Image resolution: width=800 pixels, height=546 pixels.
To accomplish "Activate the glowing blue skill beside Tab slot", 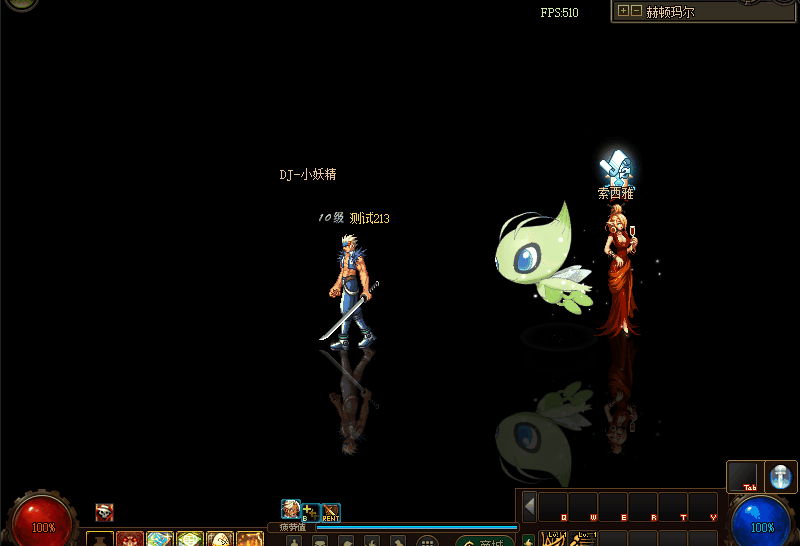I will point(780,477).
